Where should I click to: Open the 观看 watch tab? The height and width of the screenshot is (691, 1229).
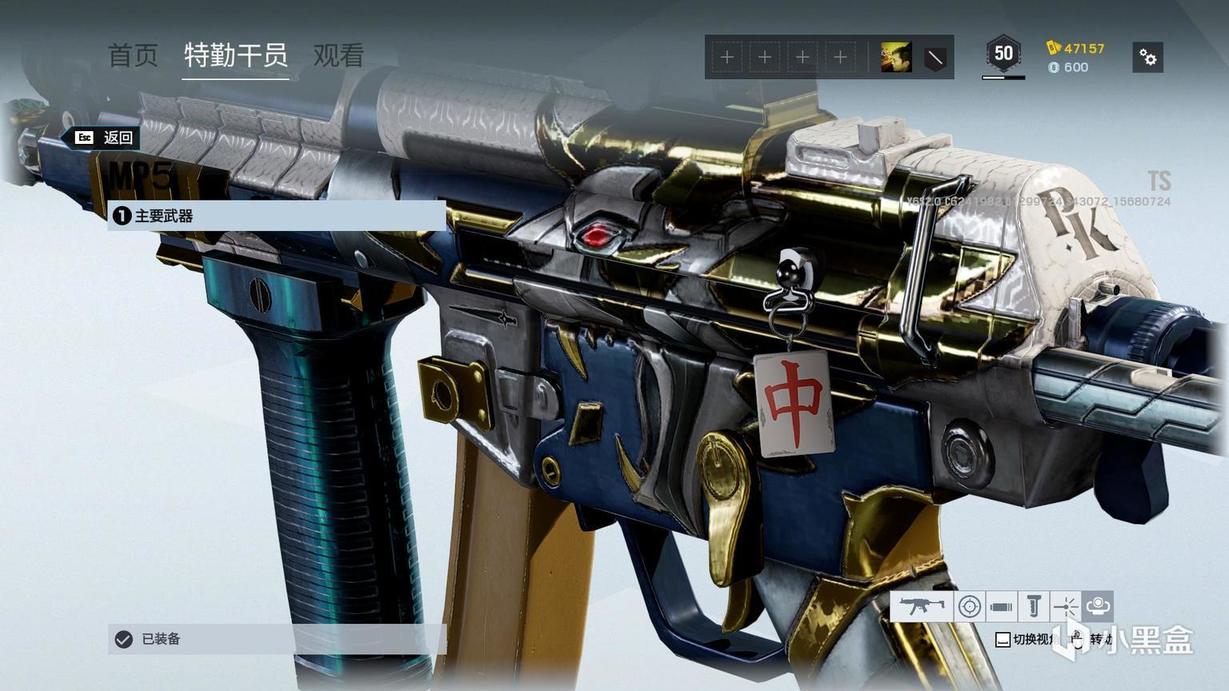pos(339,55)
